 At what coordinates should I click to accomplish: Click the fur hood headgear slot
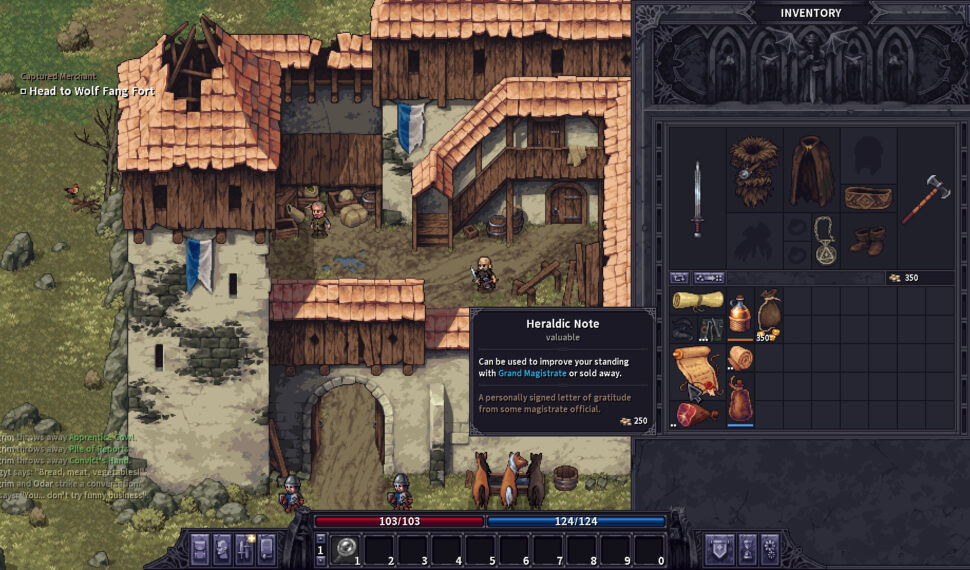[x=753, y=170]
